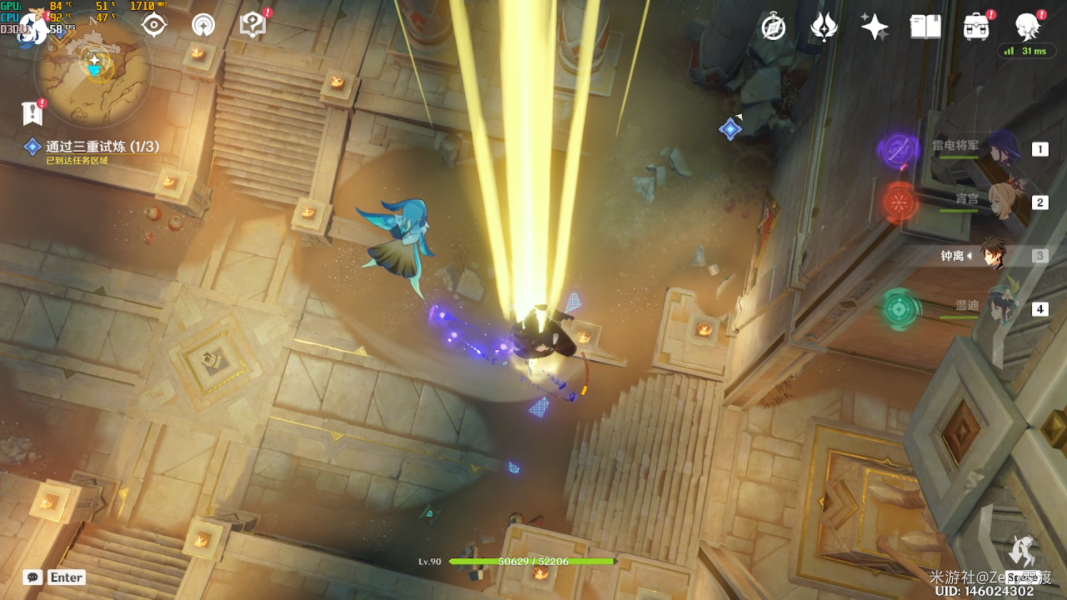1067x600 pixels.
Task: Switch to party member 雷电将军
Action: [1001, 148]
